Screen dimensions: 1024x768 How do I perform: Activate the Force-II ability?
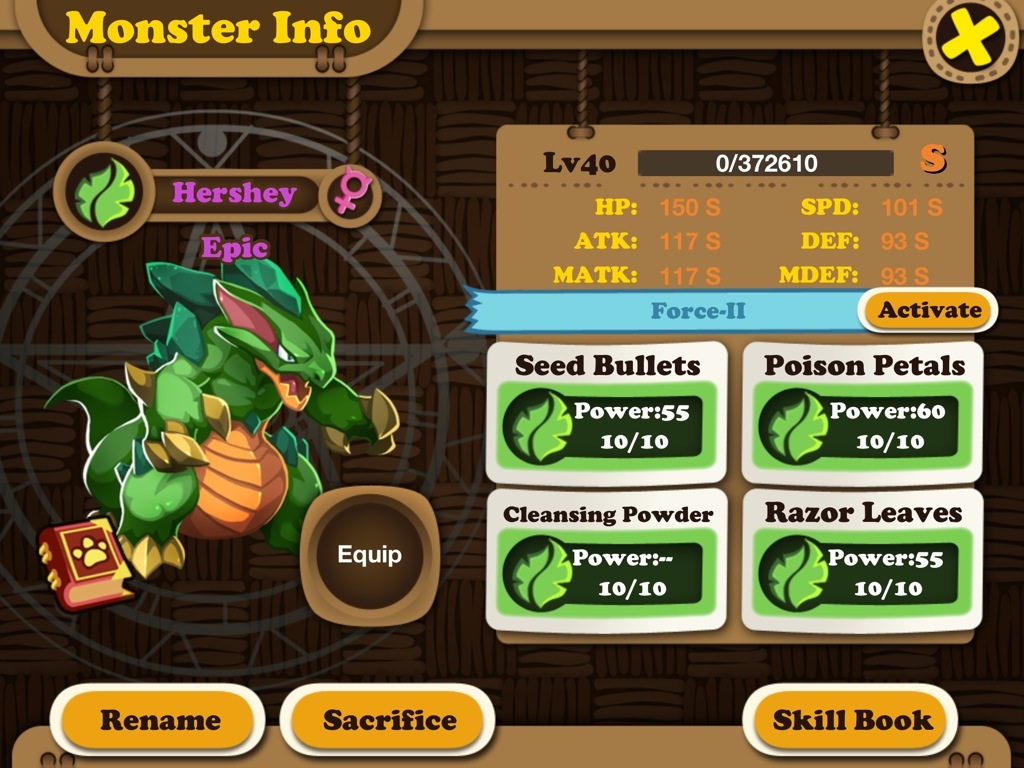tap(929, 310)
